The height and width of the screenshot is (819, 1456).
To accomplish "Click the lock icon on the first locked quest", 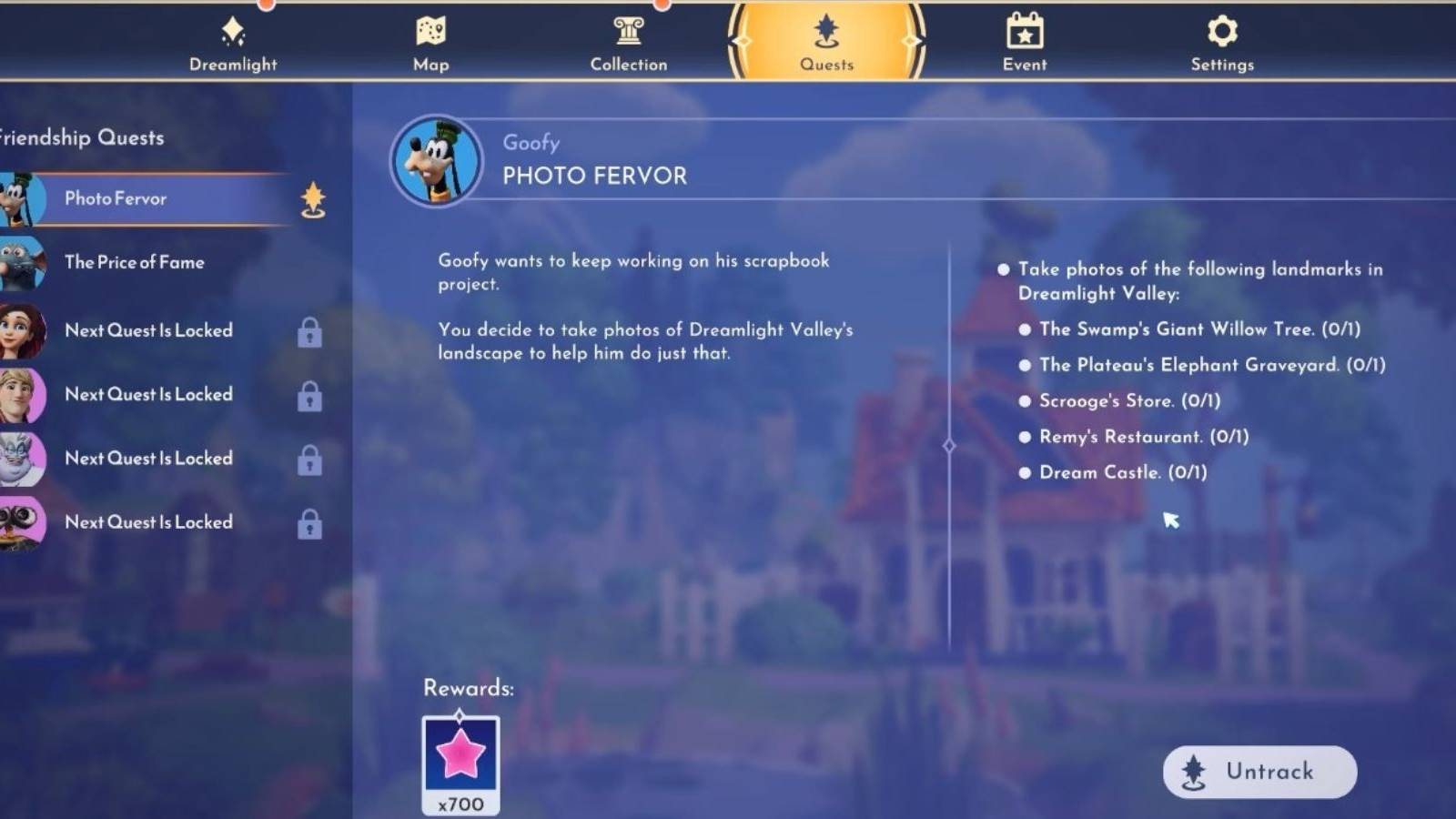I will pos(309,332).
